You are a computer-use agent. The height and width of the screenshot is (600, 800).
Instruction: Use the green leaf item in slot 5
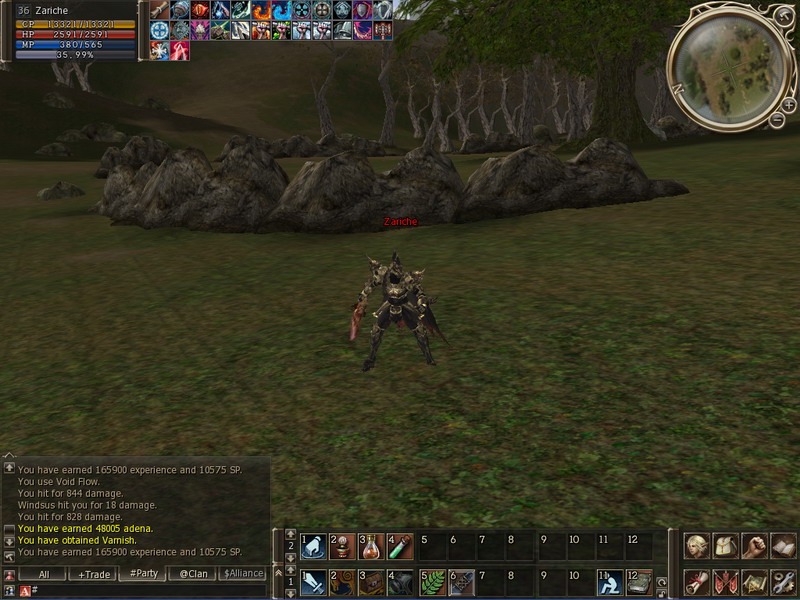(x=432, y=581)
